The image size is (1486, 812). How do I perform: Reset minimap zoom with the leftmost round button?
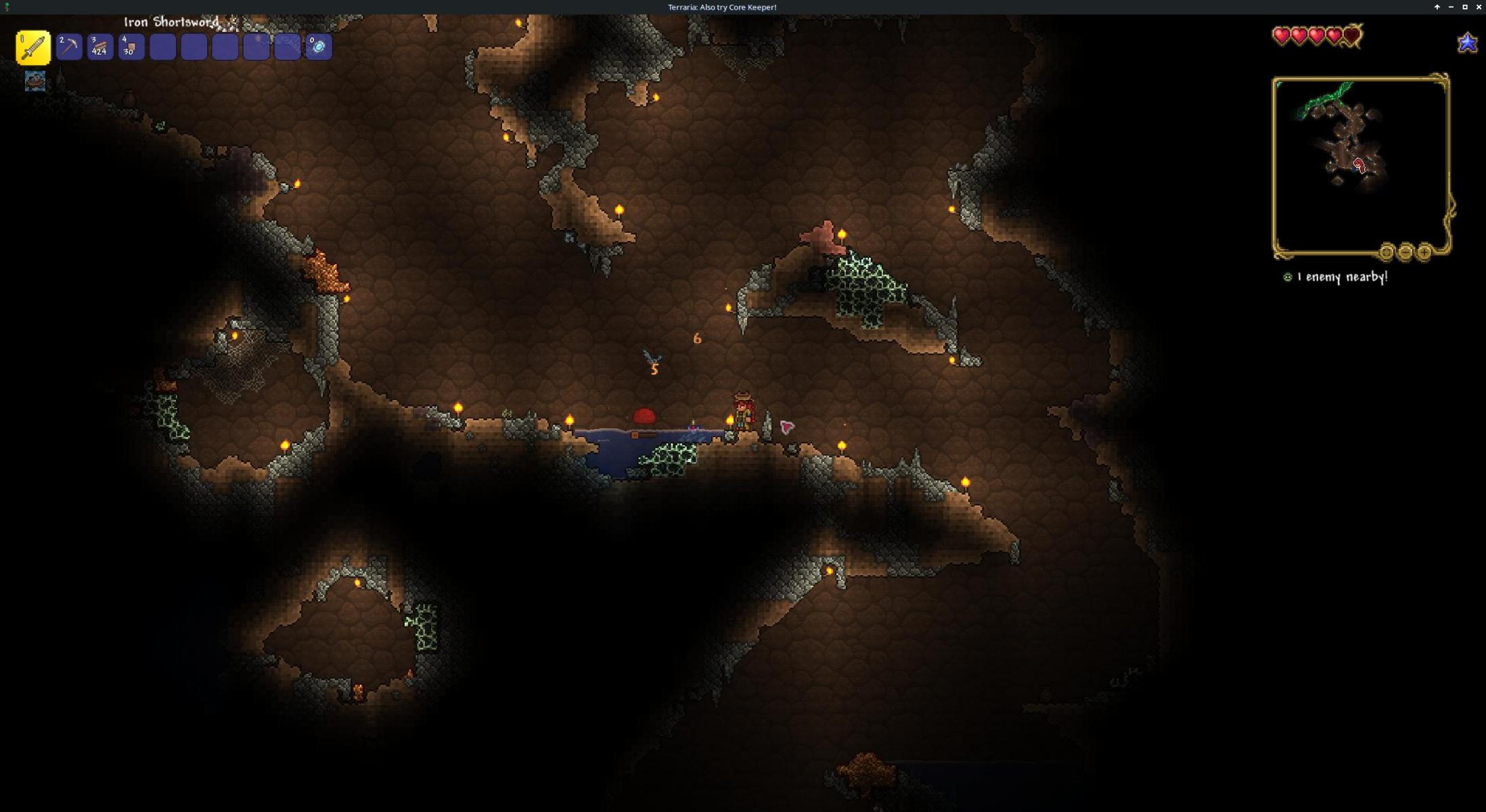click(1387, 252)
